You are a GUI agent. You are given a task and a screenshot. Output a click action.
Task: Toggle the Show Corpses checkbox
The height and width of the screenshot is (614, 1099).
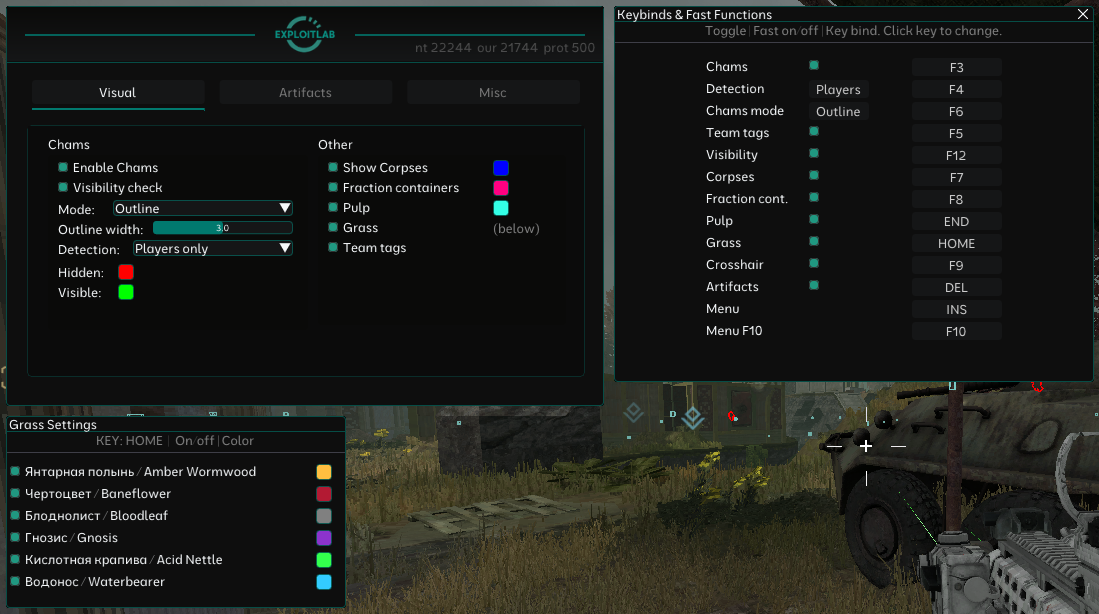(333, 168)
